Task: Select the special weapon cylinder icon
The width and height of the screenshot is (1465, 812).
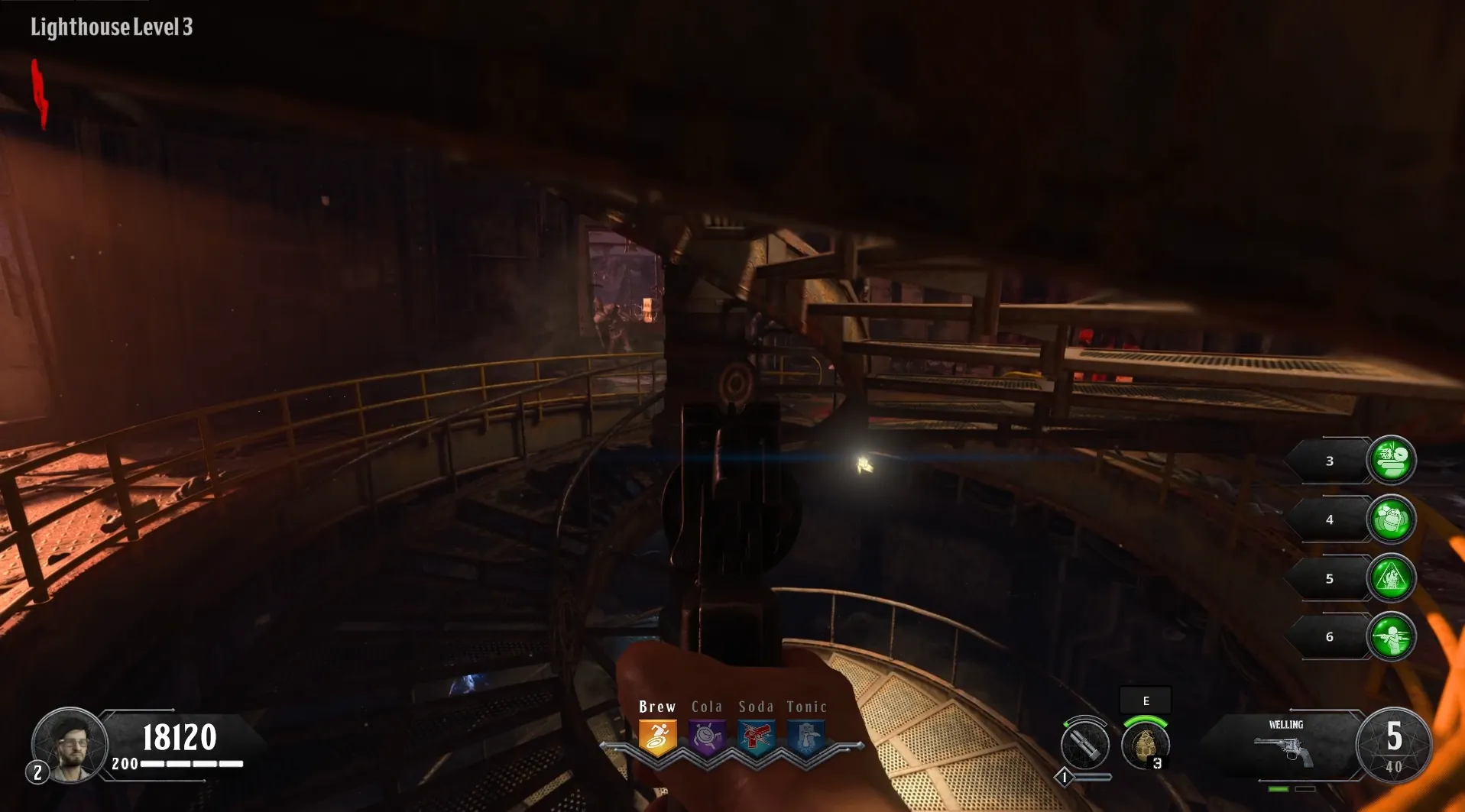Action: click(1084, 744)
